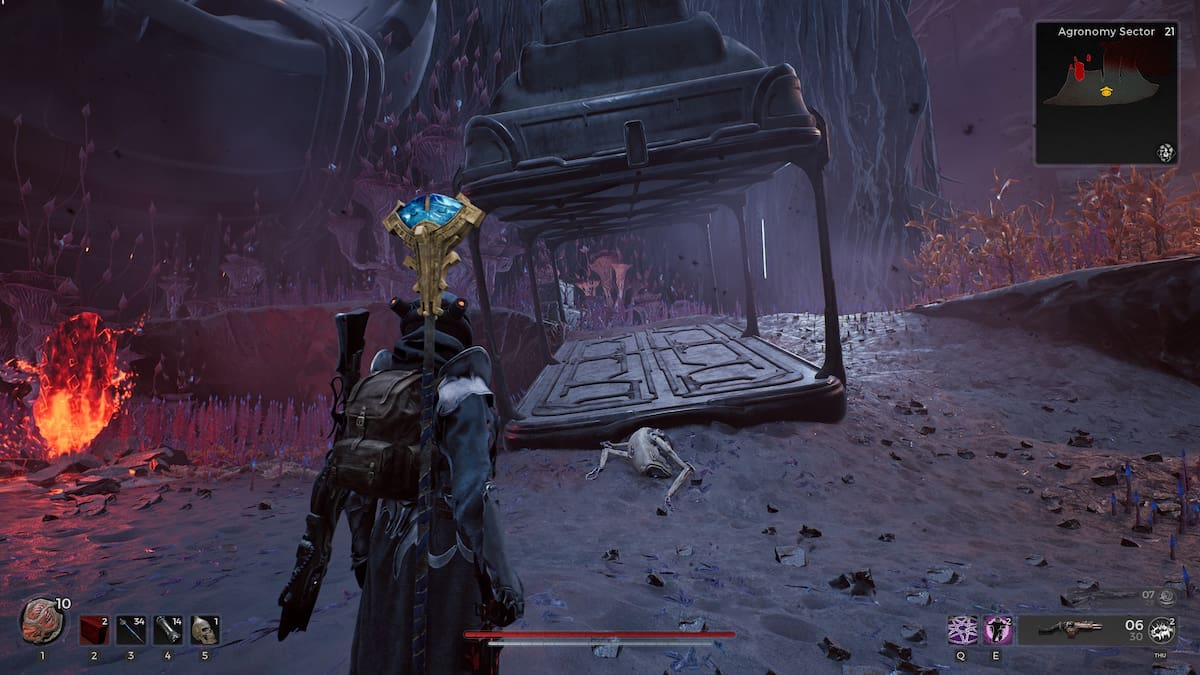This screenshot has width=1200, height=675.
Task: Use the skull item in slot 5
Action: pos(205,630)
